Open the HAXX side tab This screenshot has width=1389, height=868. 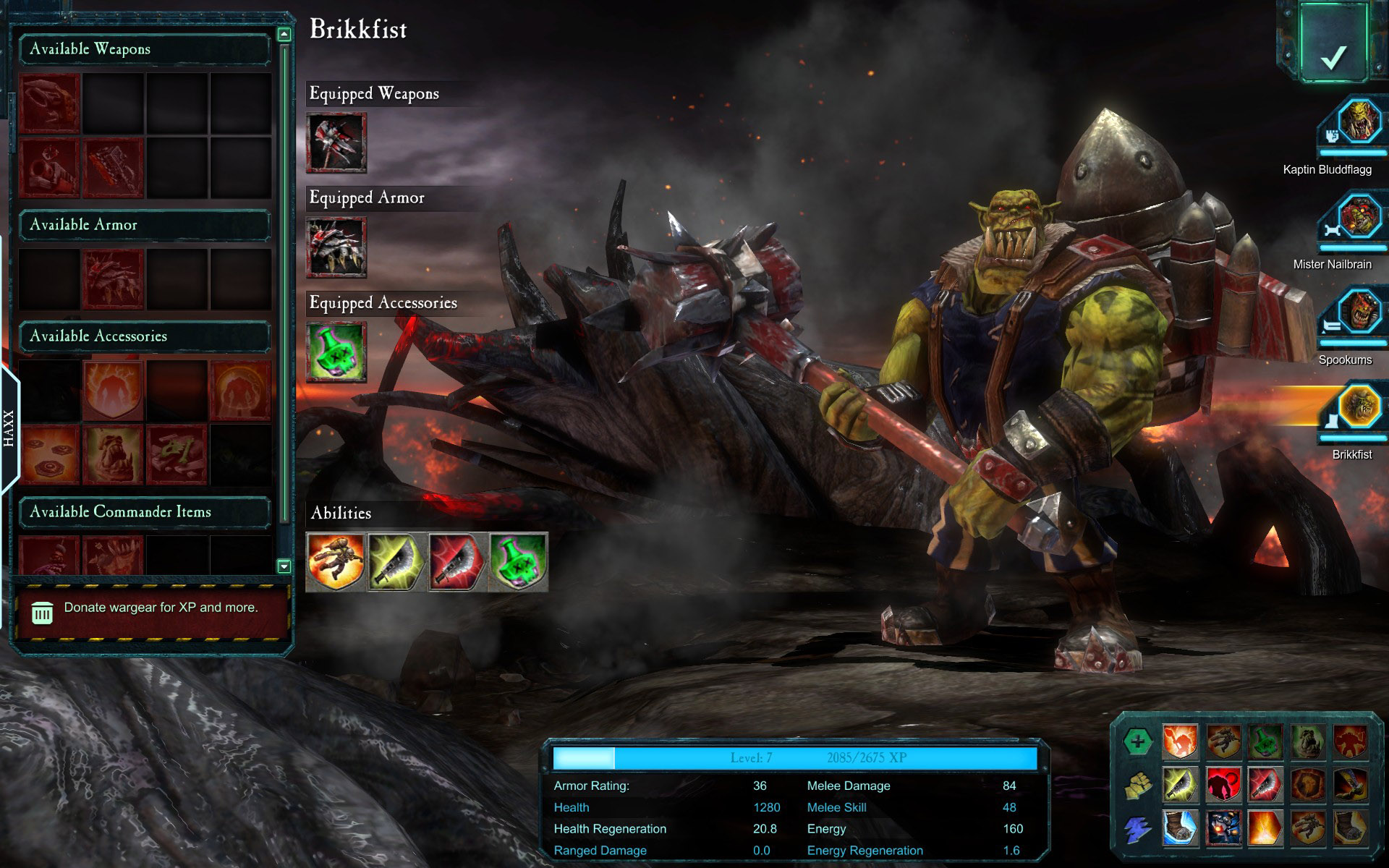pyautogui.click(x=9, y=429)
